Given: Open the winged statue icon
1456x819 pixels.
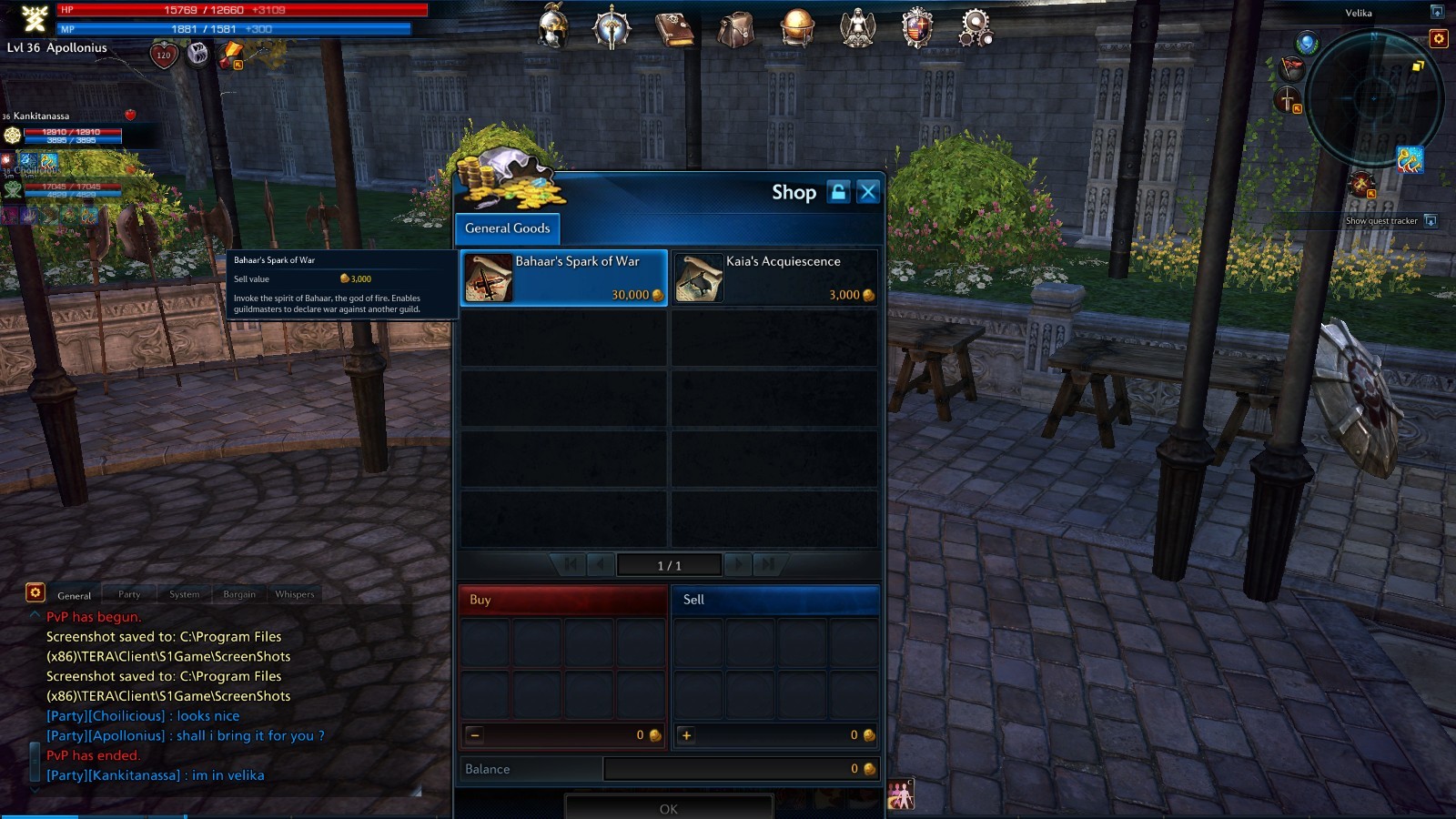Looking at the screenshot, I should [857, 27].
